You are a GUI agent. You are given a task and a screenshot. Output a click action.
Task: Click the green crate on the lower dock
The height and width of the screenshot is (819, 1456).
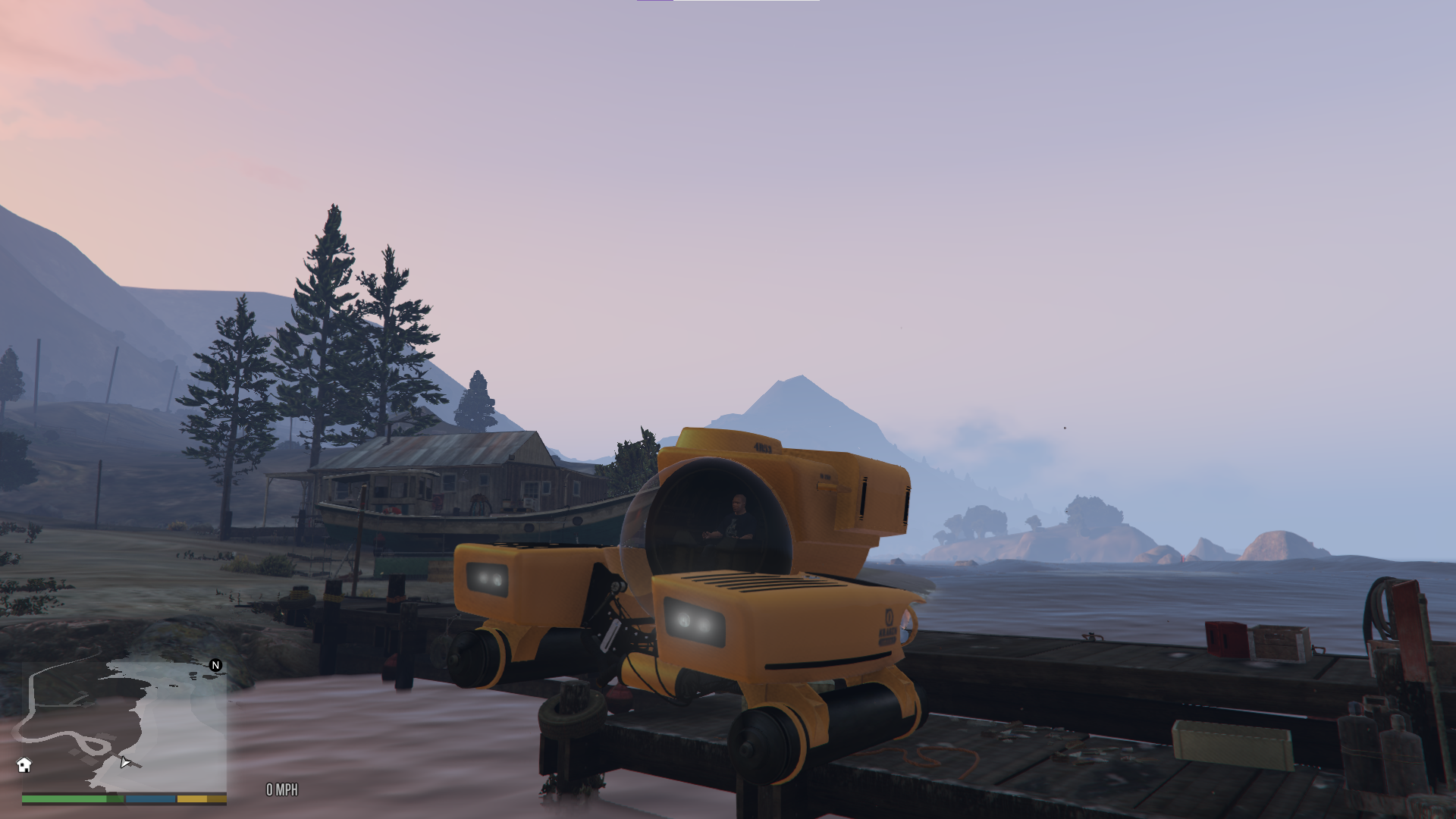pos(1232,743)
